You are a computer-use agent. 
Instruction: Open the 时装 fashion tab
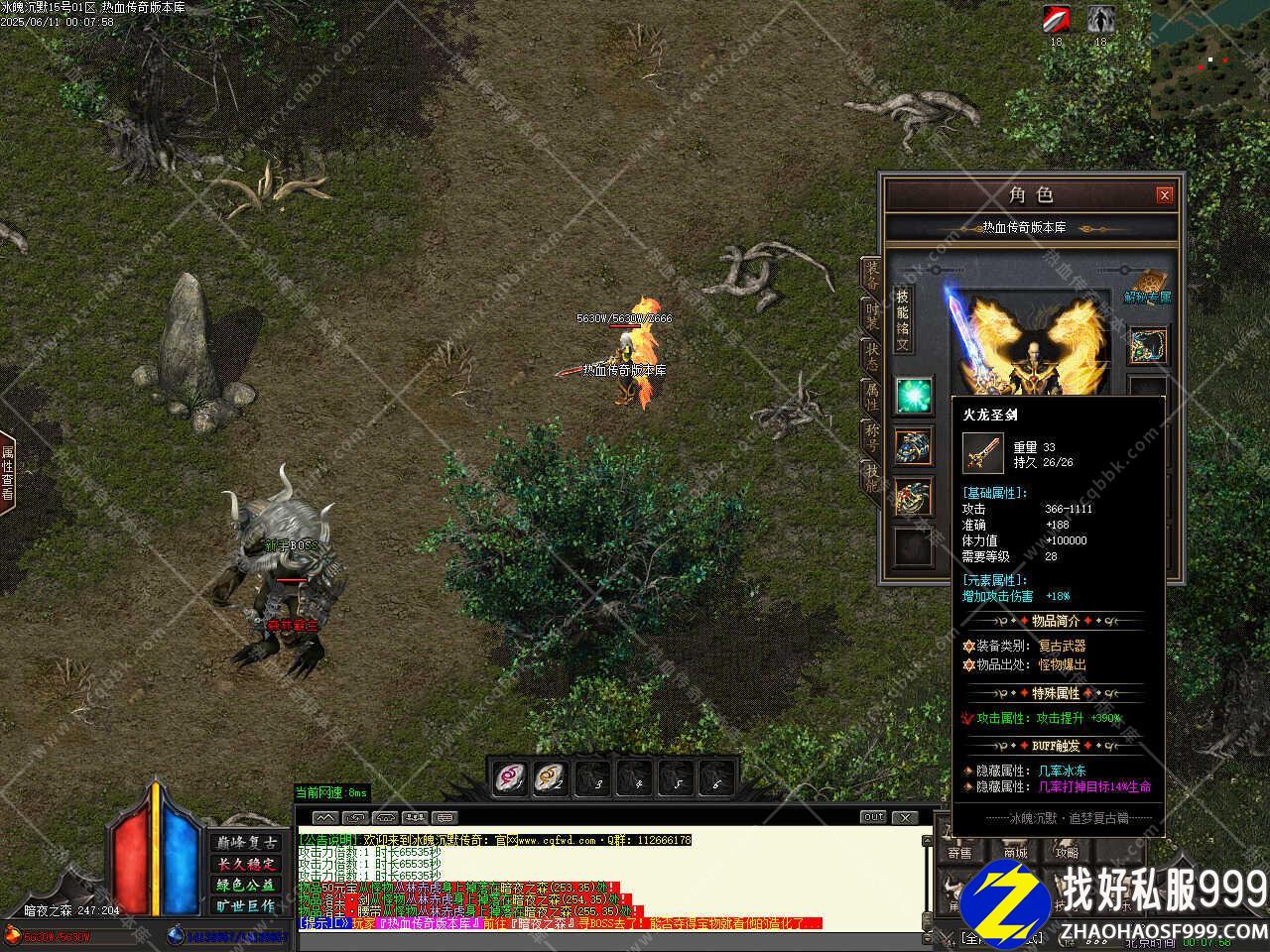click(871, 315)
